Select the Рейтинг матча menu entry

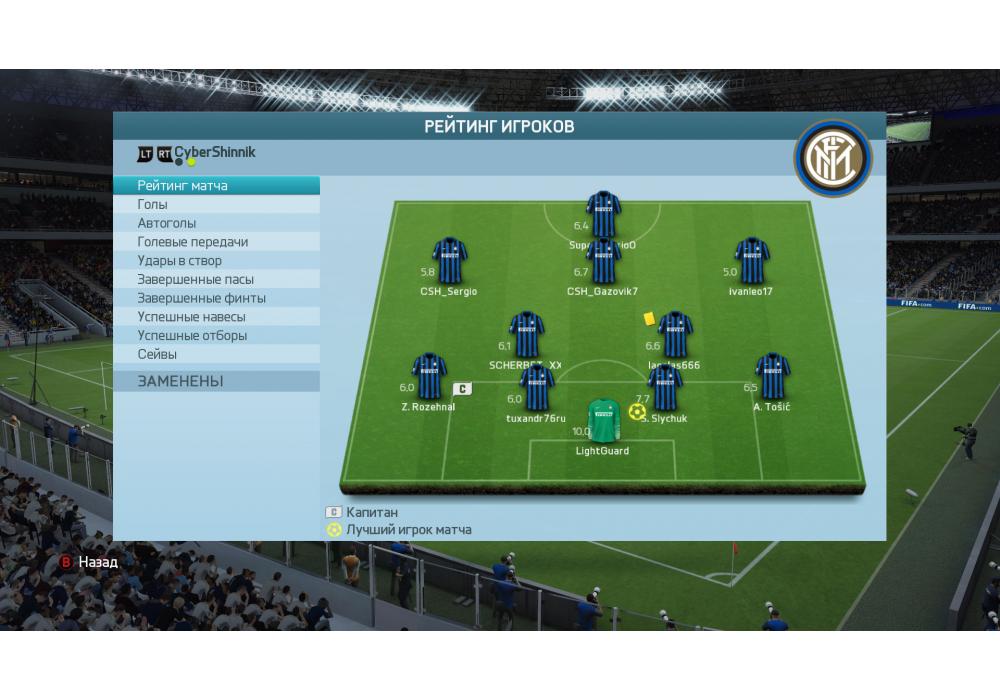[x=216, y=186]
